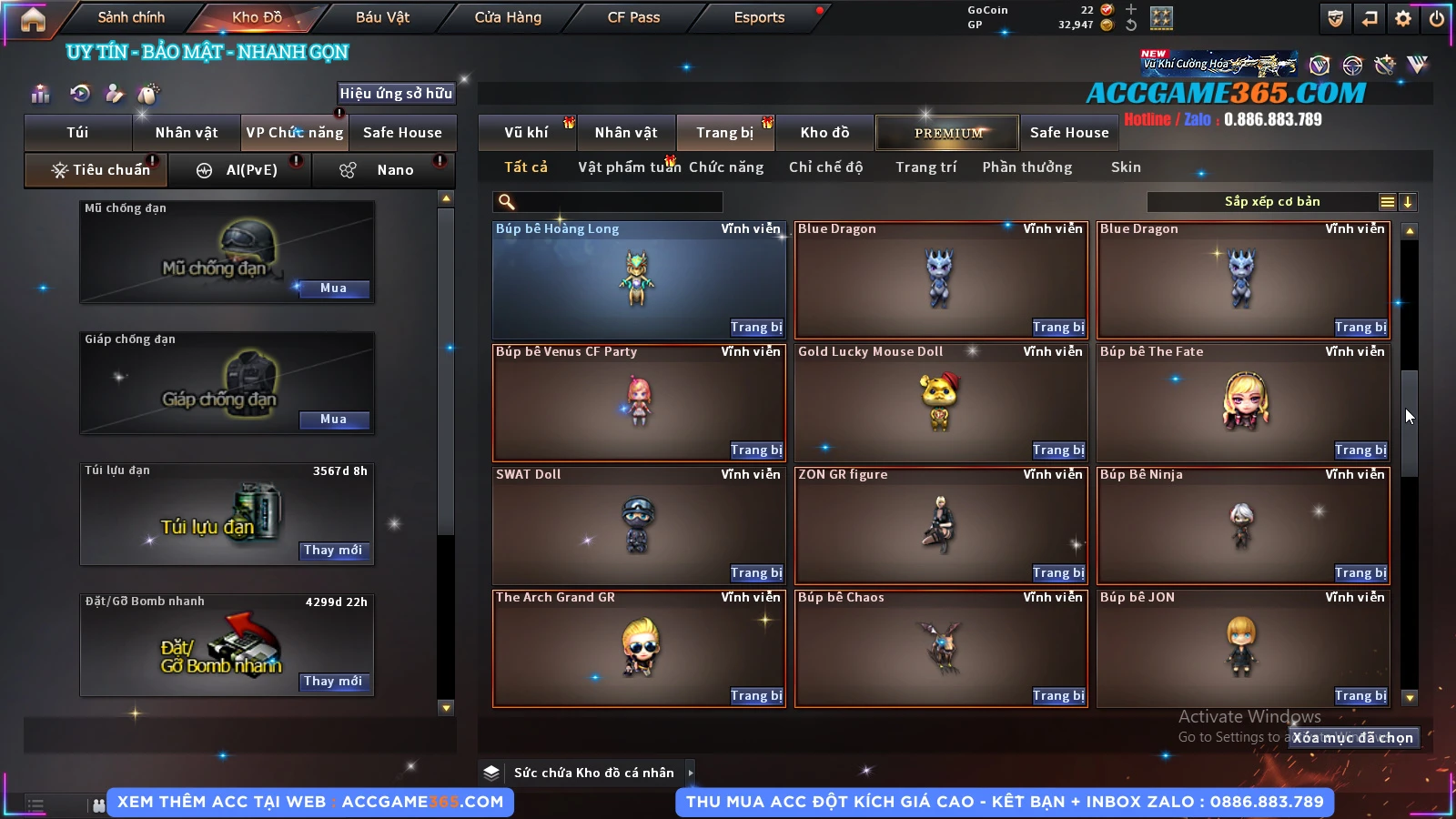The width and height of the screenshot is (1456, 819).
Task: Click the home icon button
Action: tap(33, 19)
